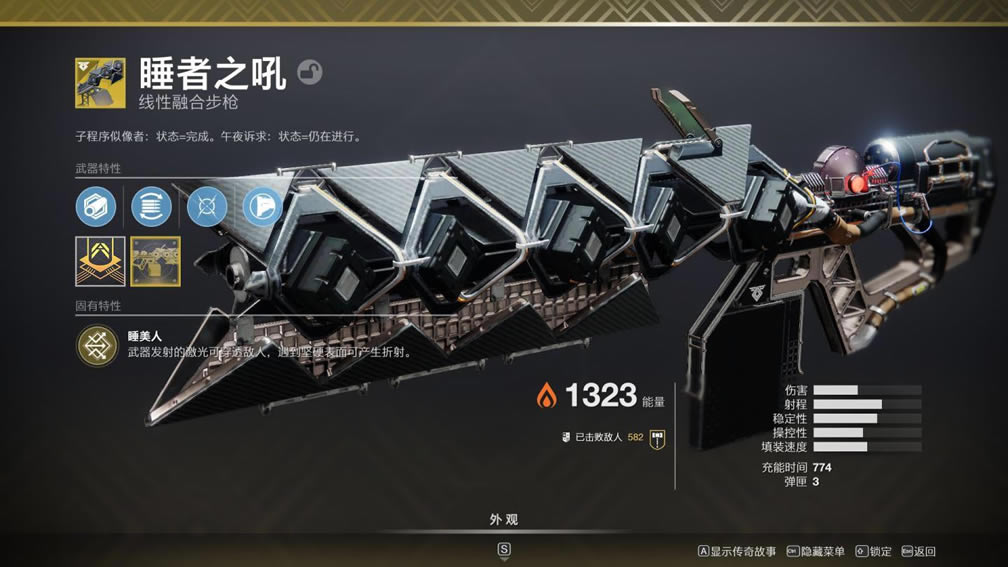Toggle the padlock icon beside 睡者之吼

point(310,73)
